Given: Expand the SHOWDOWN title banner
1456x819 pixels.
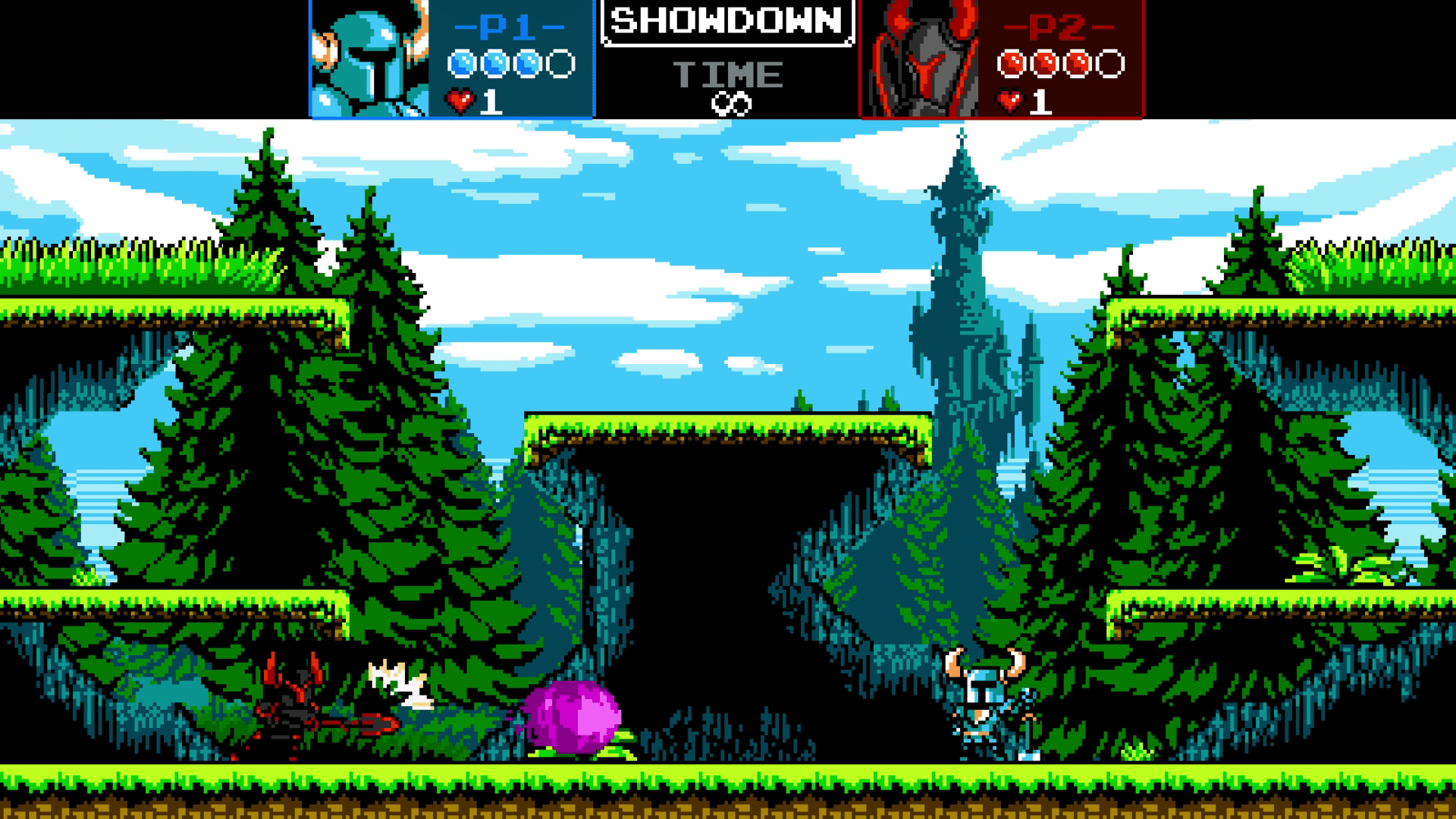Looking at the screenshot, I should tap(726, 23).
